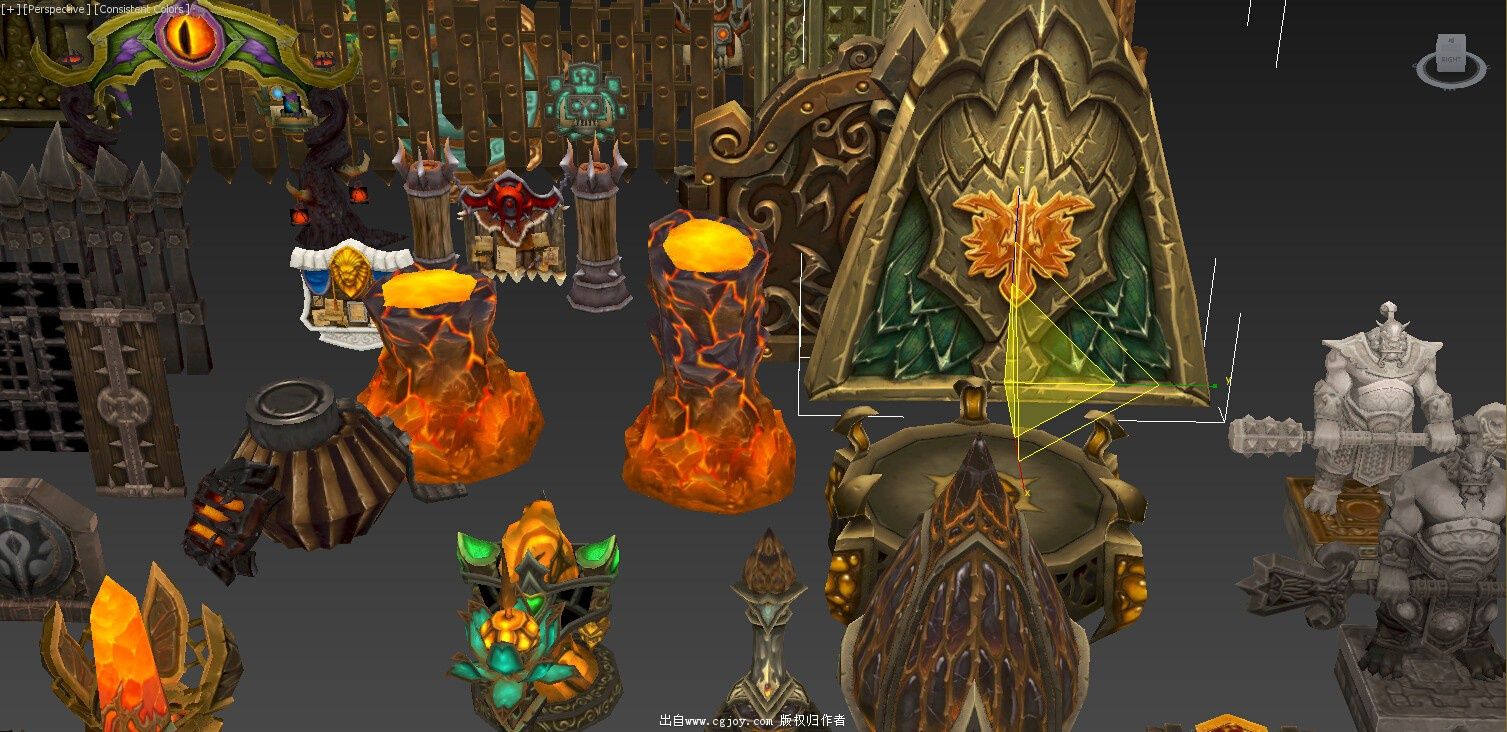Click the ViewCube's RIGHT face
This screenshot has height=732, width=1507.
coord(1451,60)
